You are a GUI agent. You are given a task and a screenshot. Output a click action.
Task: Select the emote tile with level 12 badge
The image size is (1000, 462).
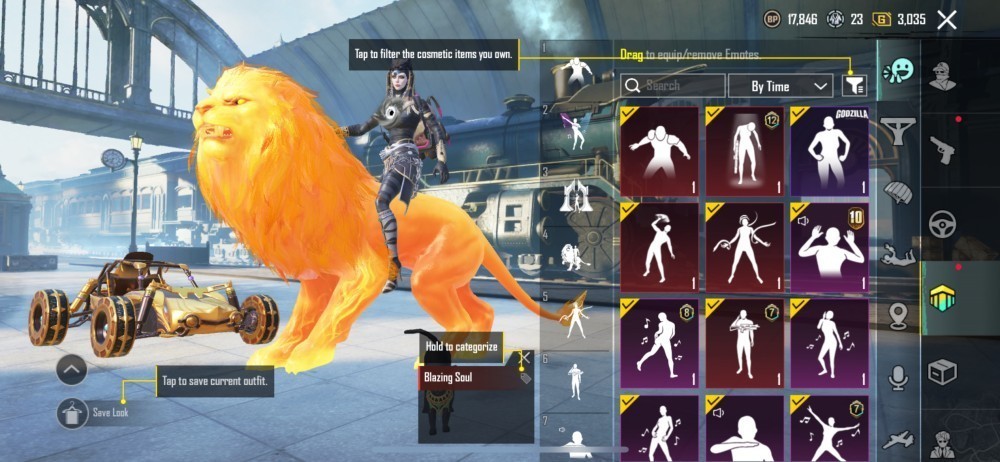coord(745,152)
